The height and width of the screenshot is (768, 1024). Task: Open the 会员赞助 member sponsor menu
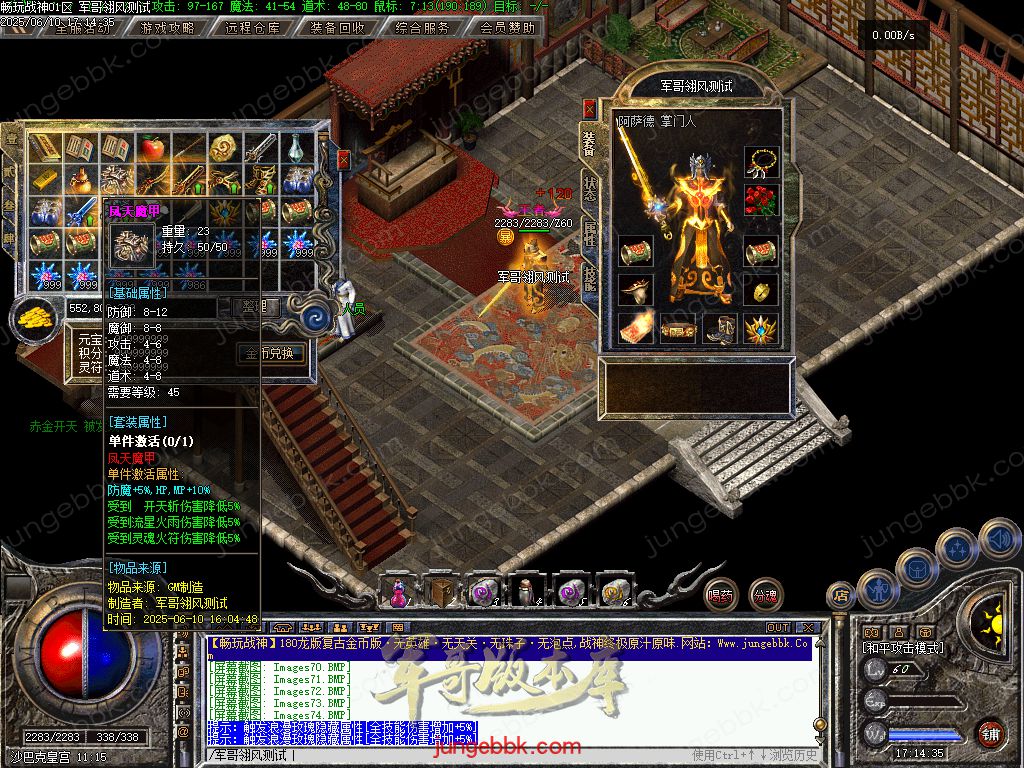[507, 28]
